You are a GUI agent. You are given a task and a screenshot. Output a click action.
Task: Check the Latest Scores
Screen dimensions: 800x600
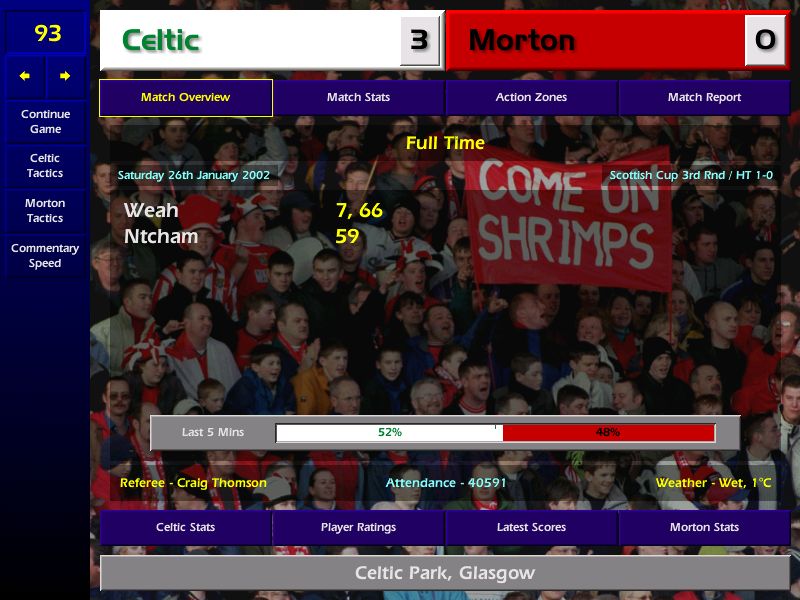click(531, 527)
